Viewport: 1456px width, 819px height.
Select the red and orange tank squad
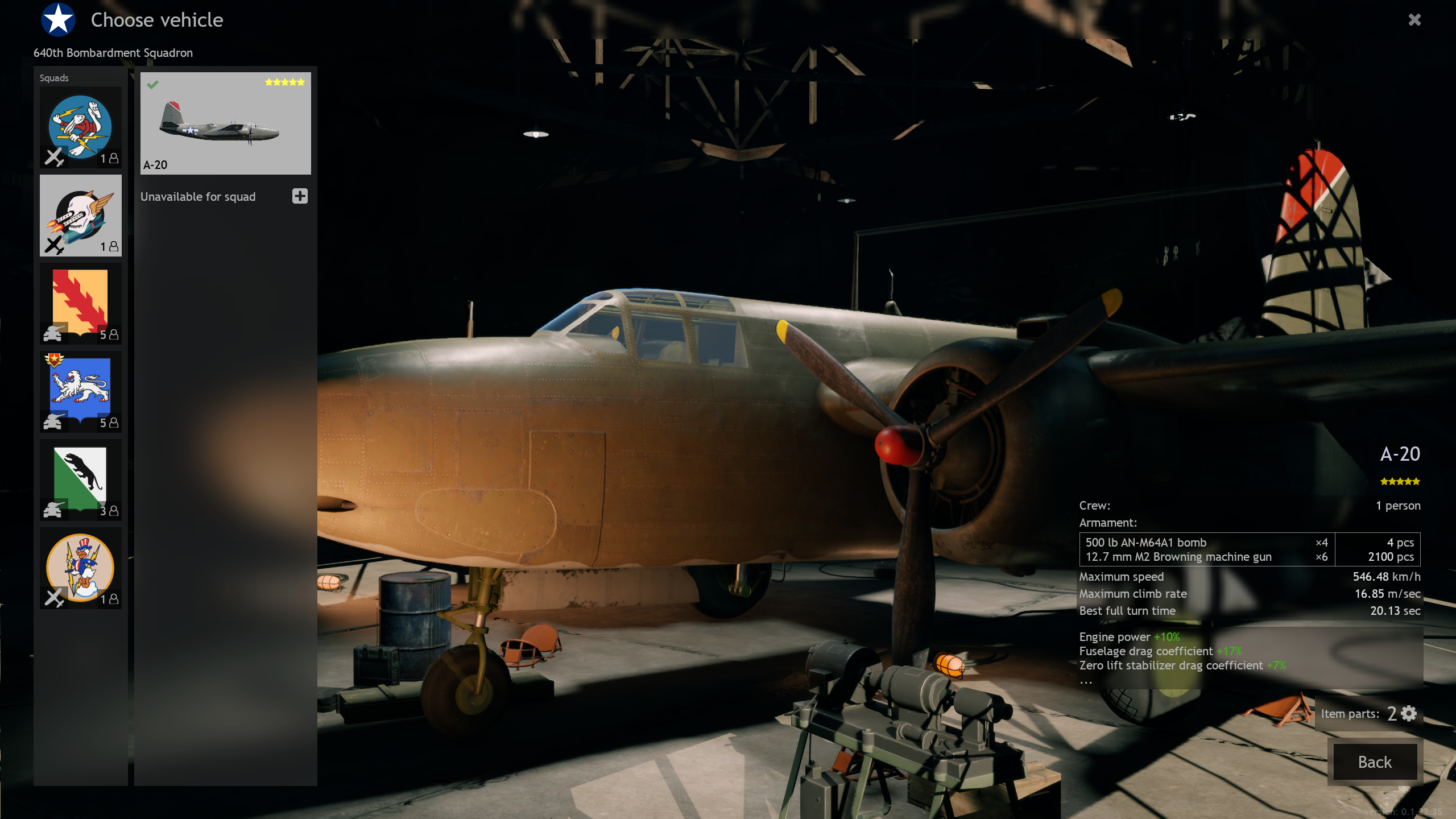point(80,304)
